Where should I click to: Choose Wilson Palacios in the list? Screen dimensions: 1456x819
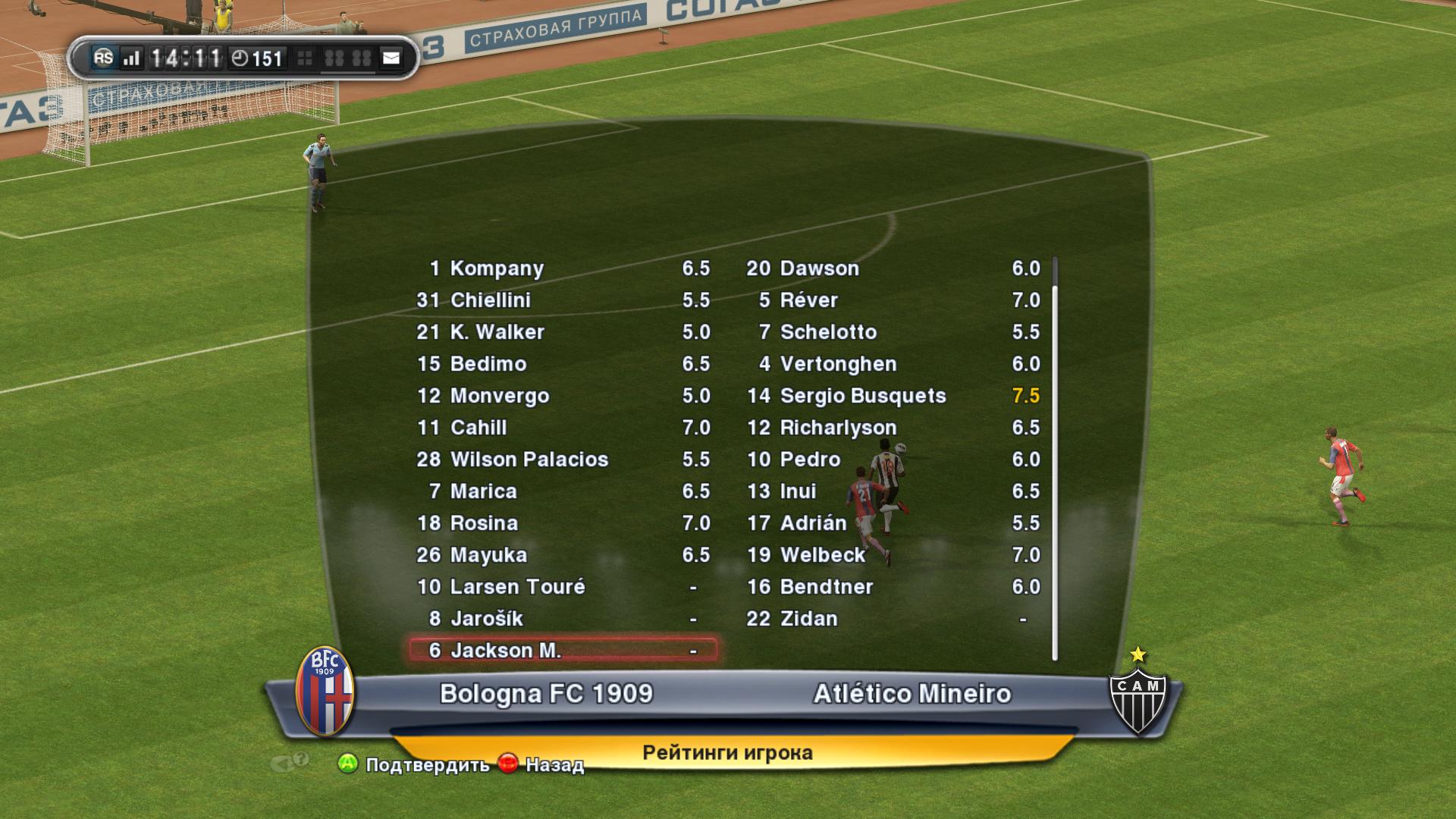[x=562, y=460]
